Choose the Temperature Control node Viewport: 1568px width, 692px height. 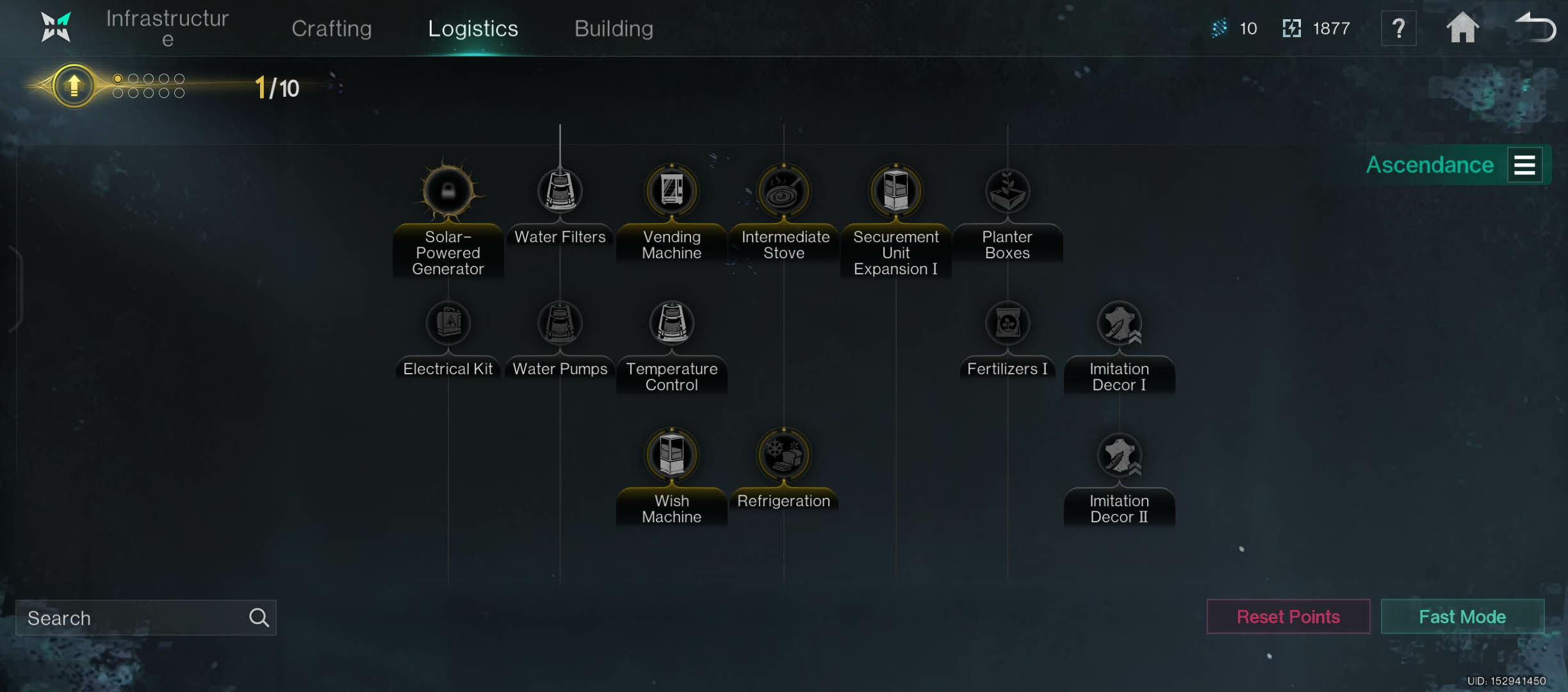pyautogui.click(x=672, y=323)
